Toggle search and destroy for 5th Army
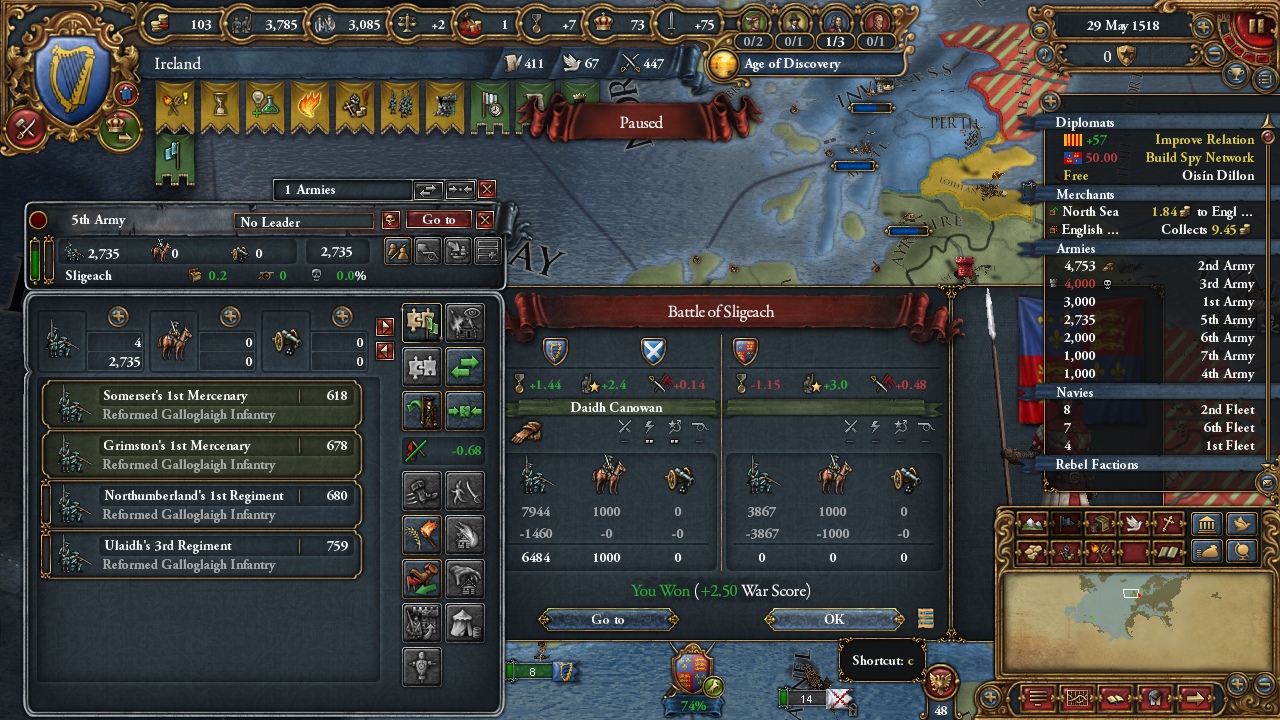 coord(465,489)
